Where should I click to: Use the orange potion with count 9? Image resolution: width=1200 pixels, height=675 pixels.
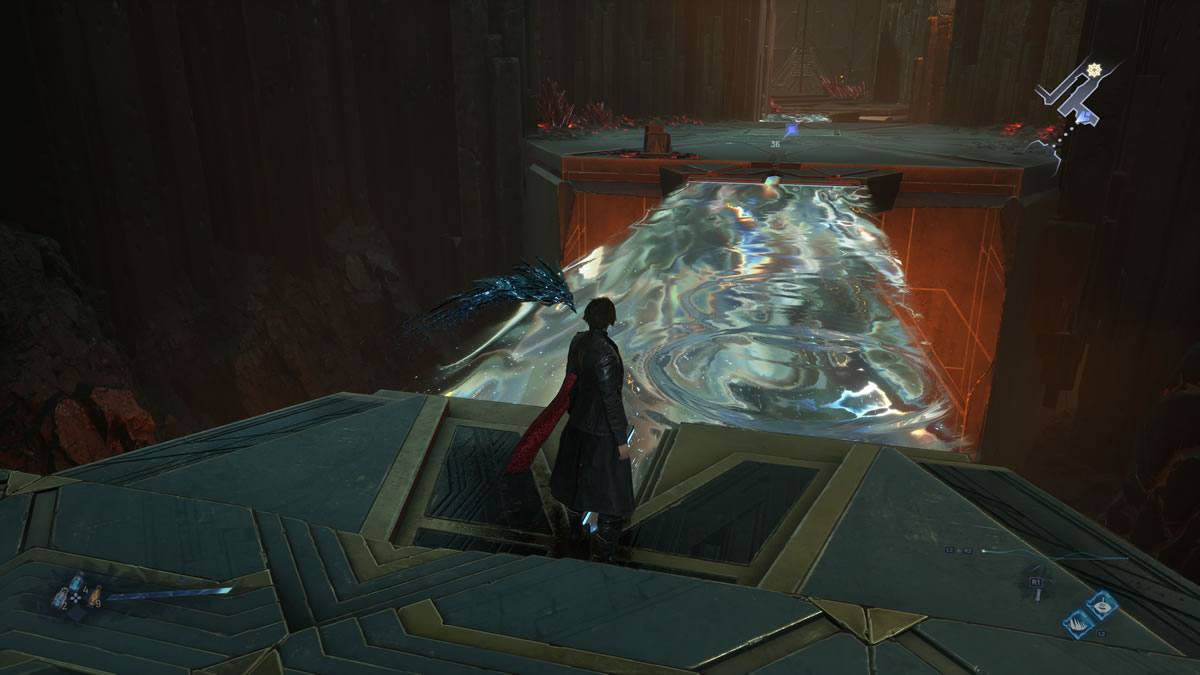96,596
